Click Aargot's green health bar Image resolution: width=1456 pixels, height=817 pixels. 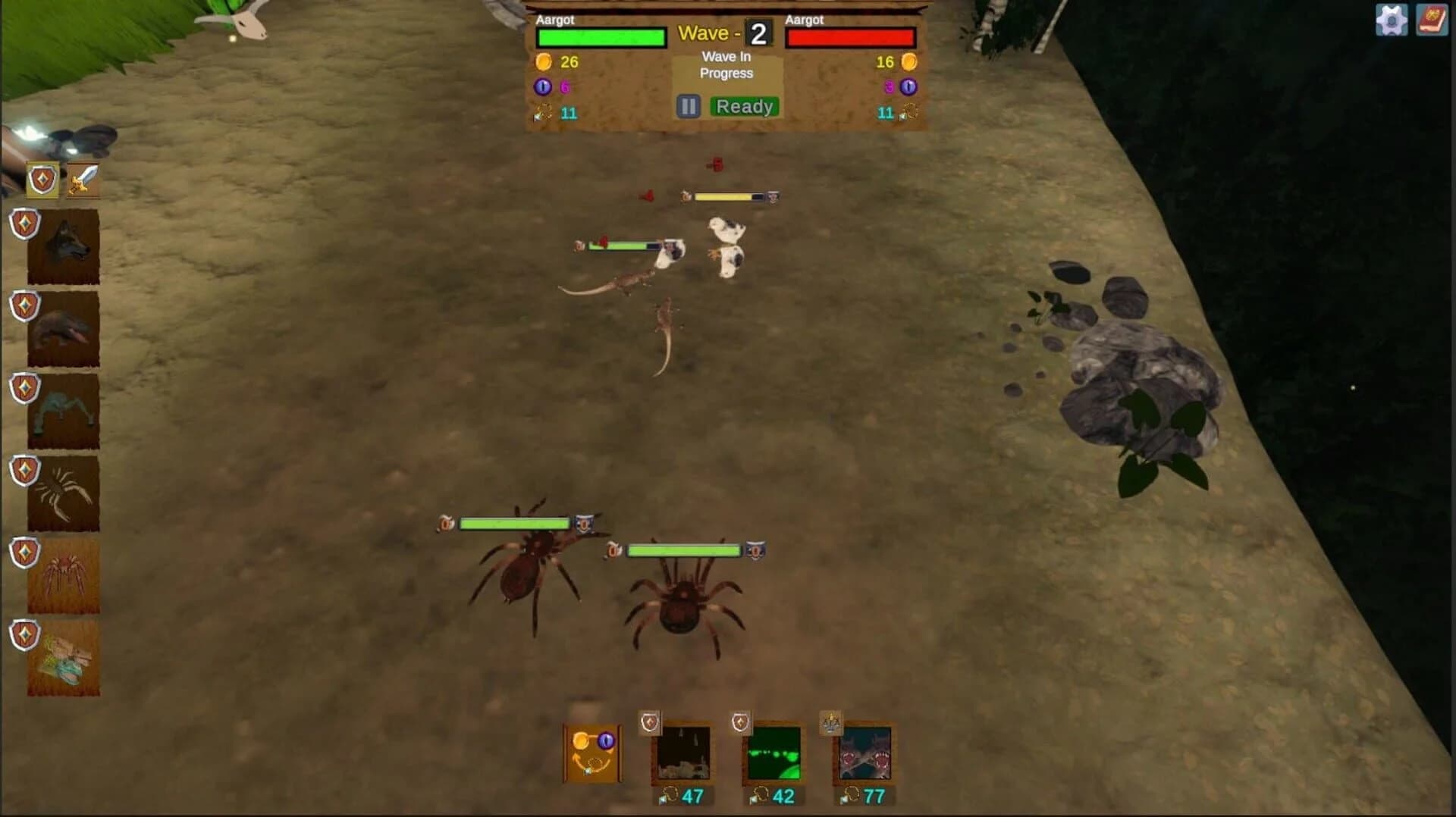601,36
